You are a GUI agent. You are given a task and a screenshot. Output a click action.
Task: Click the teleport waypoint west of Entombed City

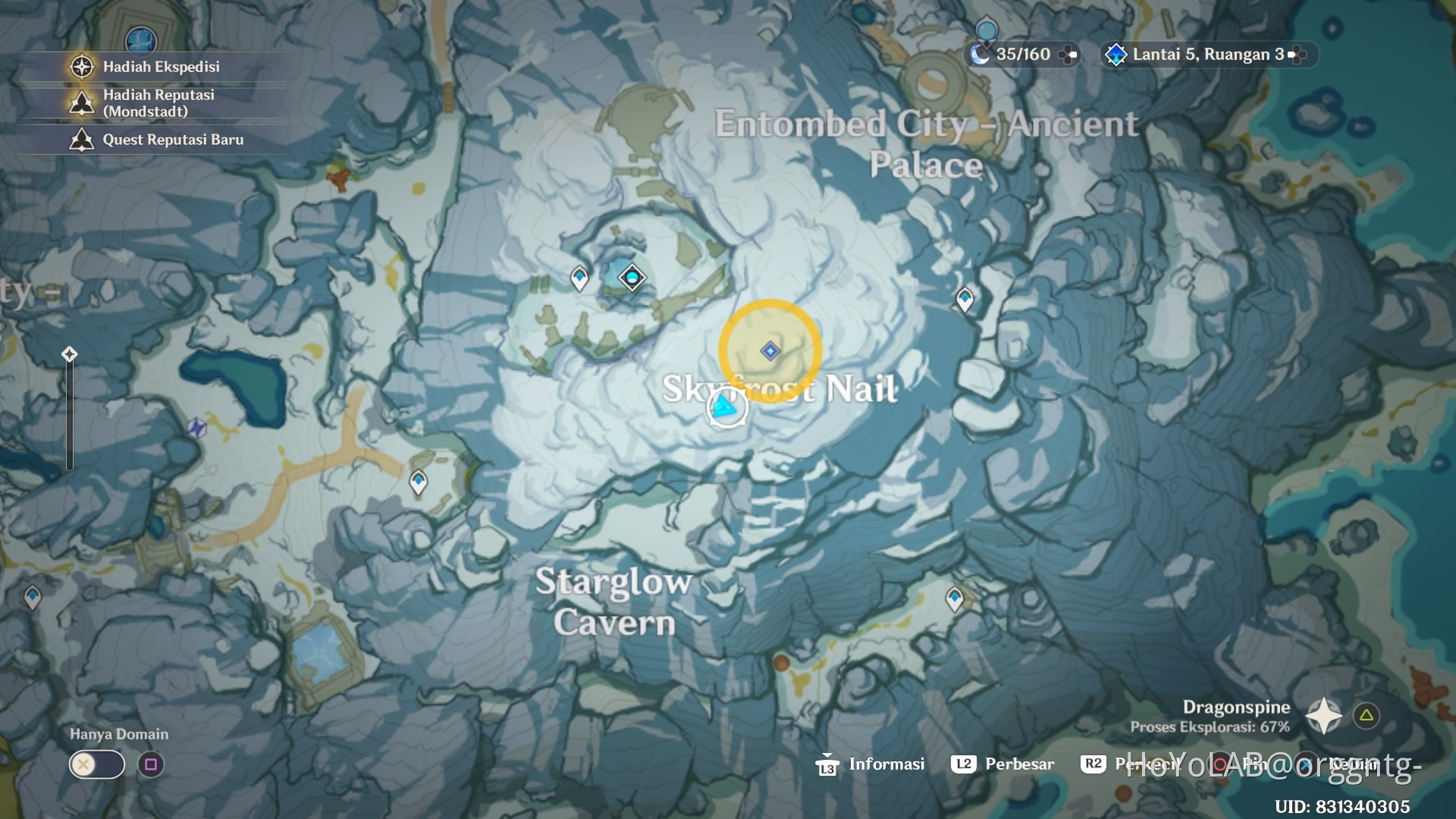(x=578, y=278)
